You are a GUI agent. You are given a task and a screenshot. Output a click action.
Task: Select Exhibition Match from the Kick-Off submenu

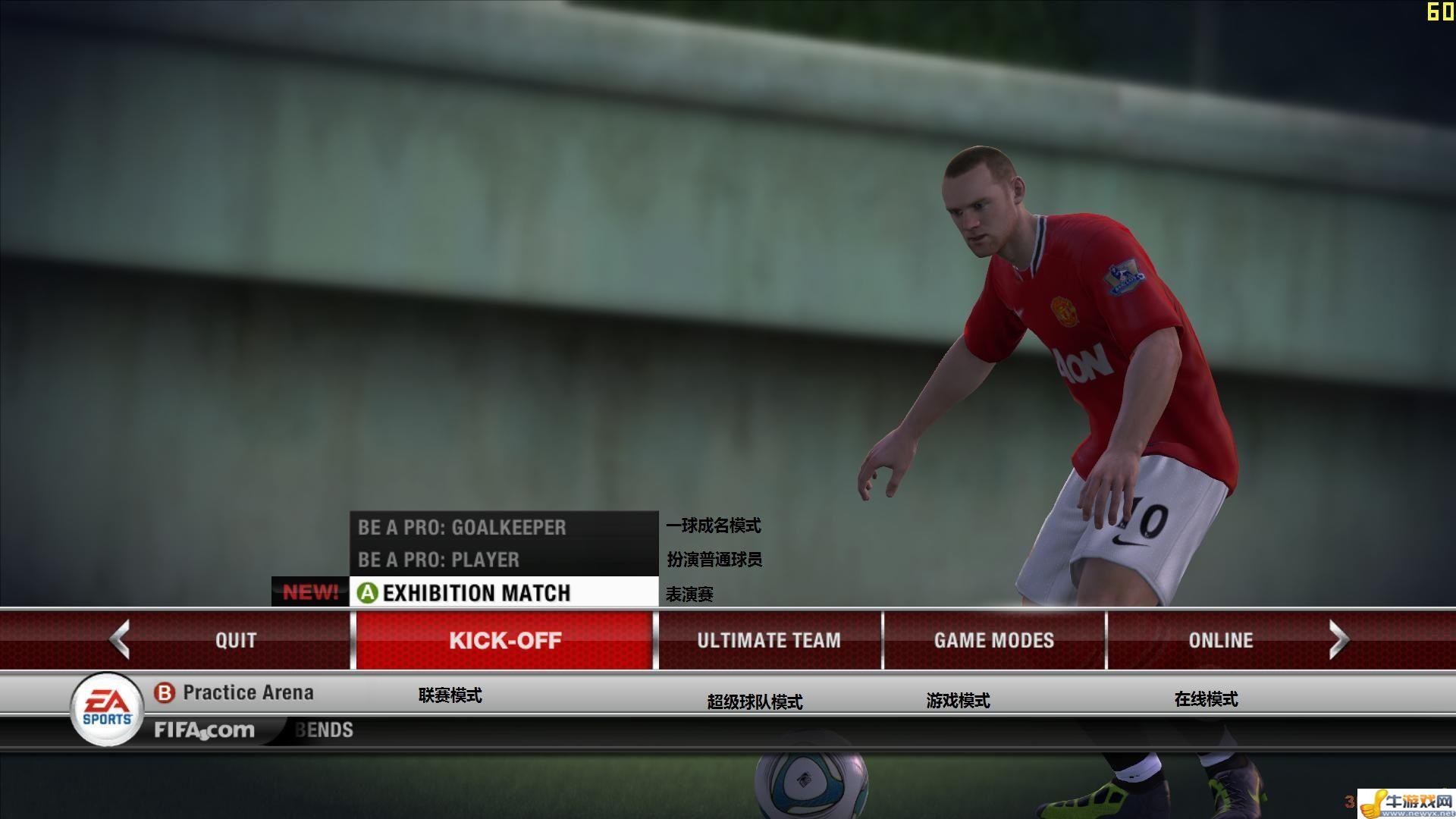pyautogui.click(x=476, y=592)
